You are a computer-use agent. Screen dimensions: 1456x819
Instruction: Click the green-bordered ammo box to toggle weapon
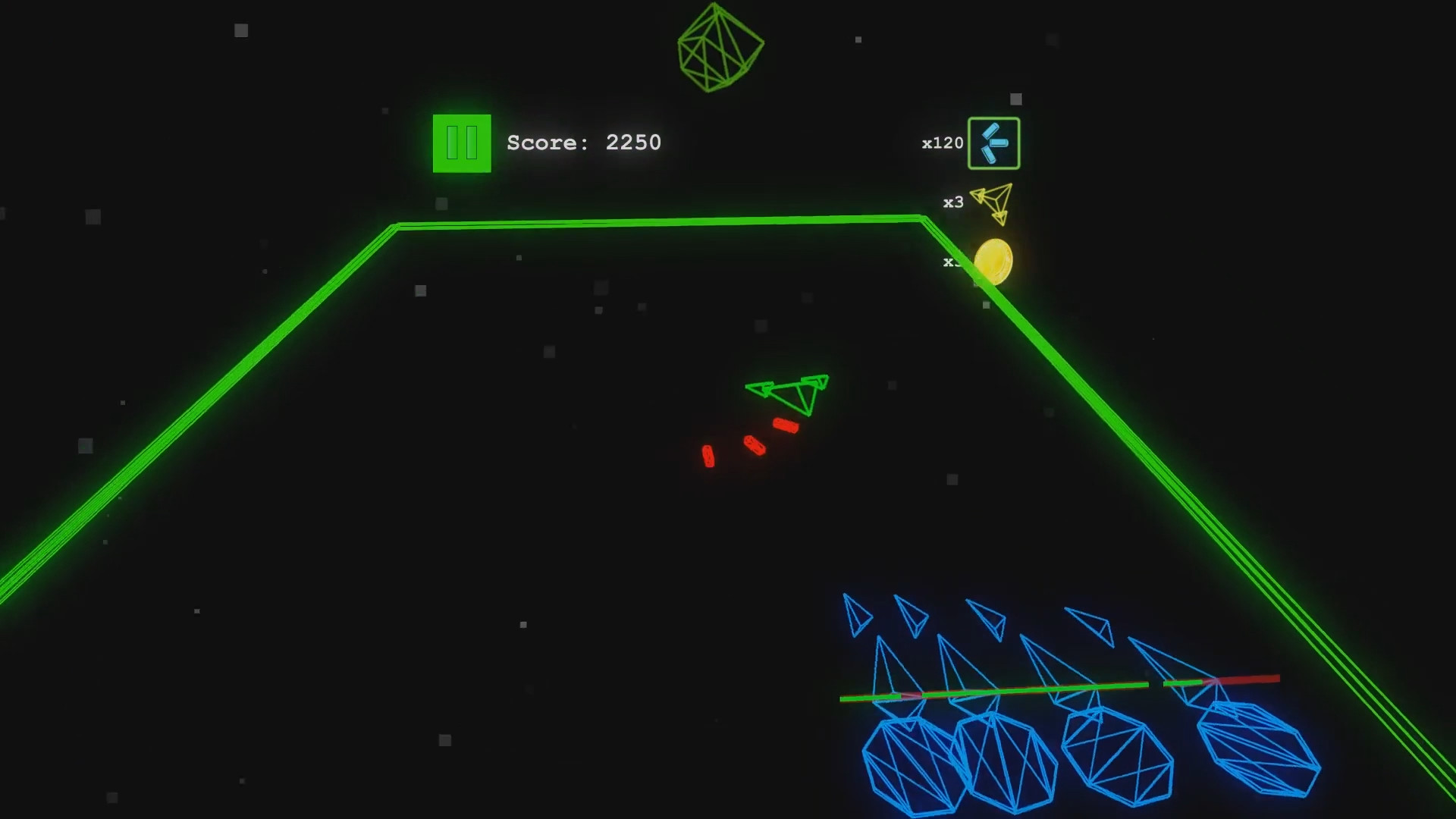pyautogui.click(x=994, y=143)
